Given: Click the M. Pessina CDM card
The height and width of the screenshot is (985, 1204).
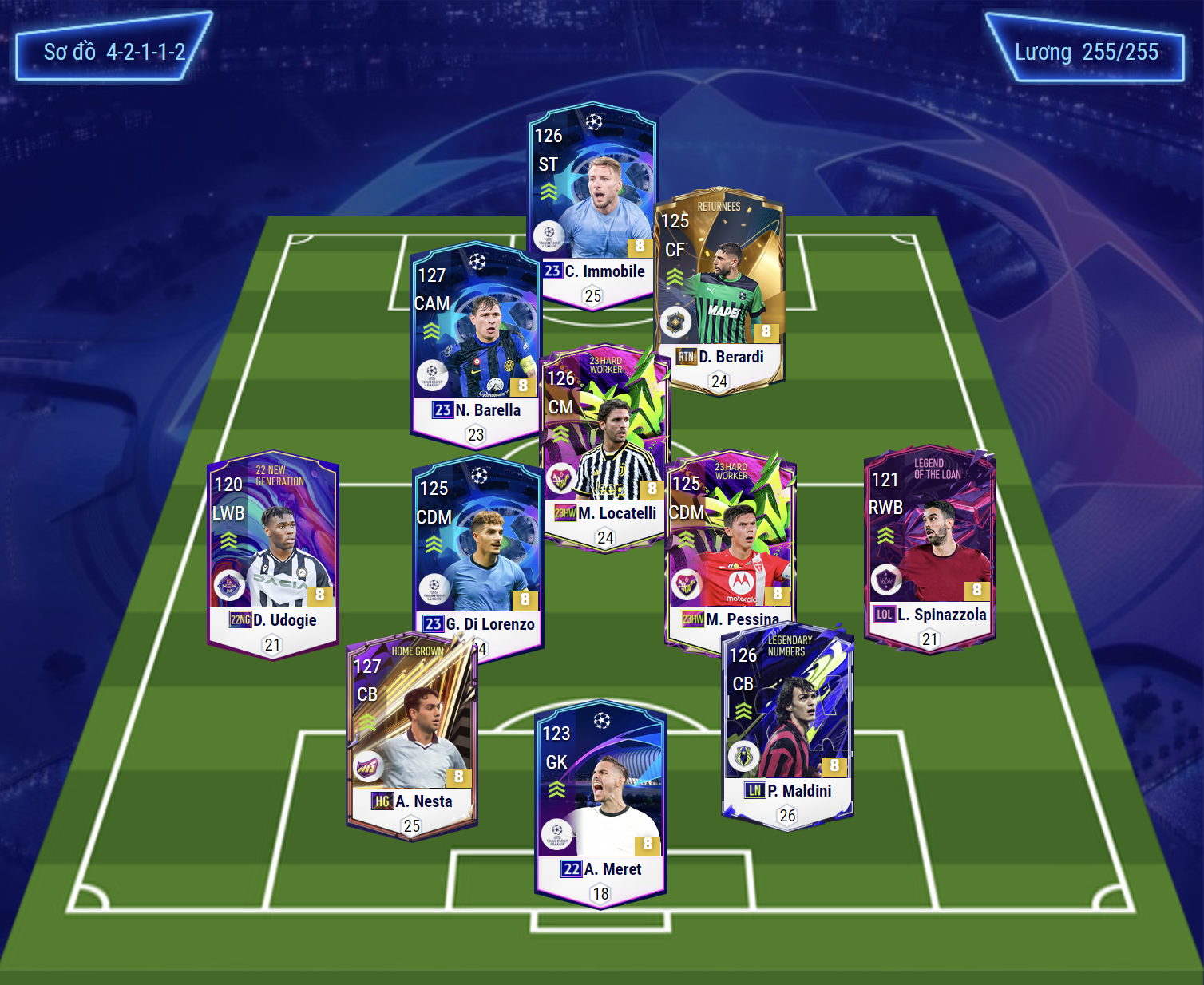Looking at the screenshot, I should (x=728, y=543).
